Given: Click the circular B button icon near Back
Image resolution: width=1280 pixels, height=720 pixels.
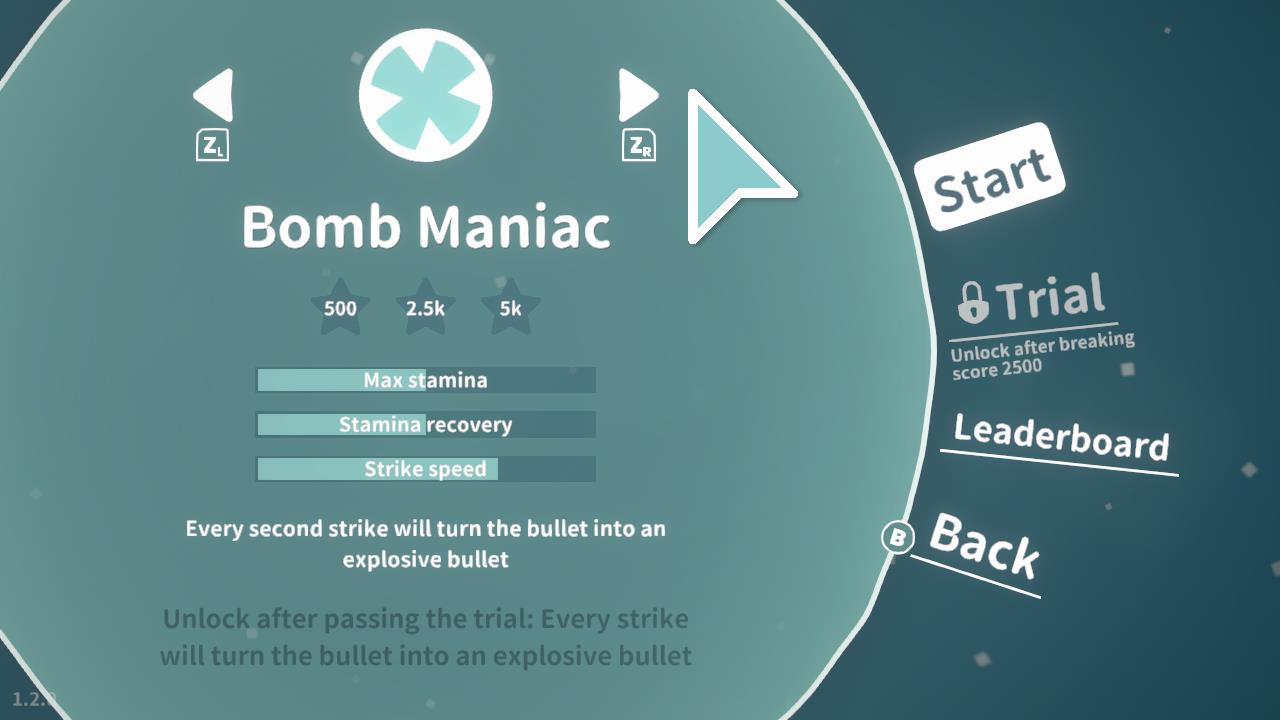Looking at the screenshot, I should tap(897, 537).
